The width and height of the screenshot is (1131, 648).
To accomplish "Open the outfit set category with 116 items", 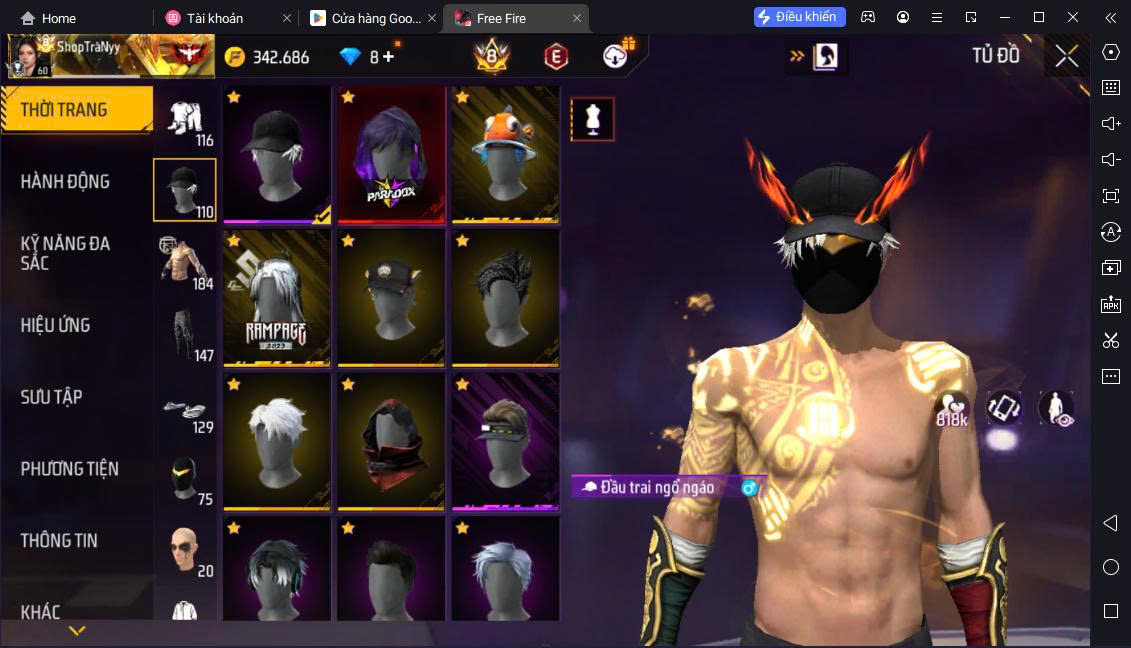I will click(x=185, y=122).
